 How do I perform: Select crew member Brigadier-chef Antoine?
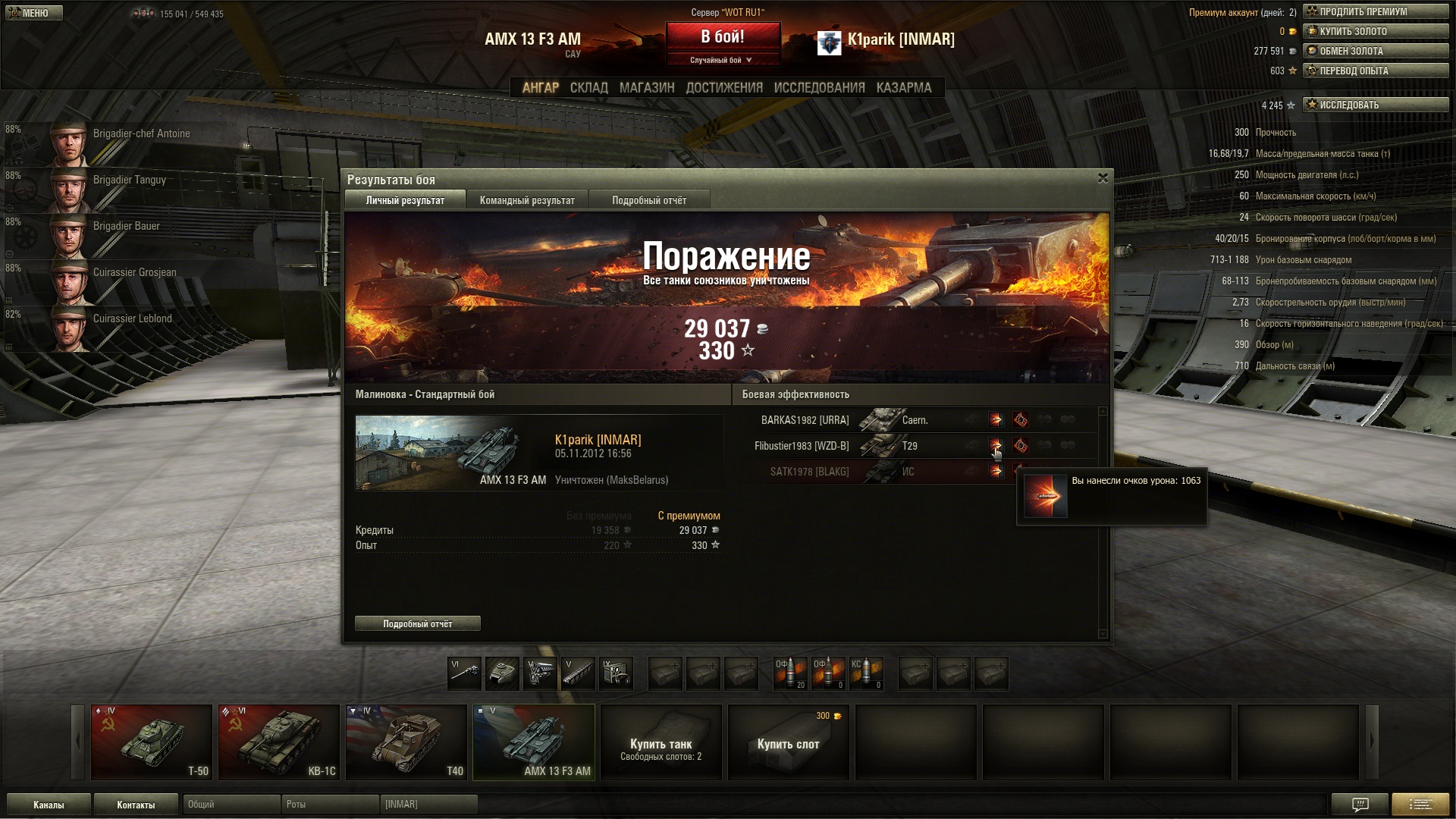pyautogui.click(x=121, y=143)
